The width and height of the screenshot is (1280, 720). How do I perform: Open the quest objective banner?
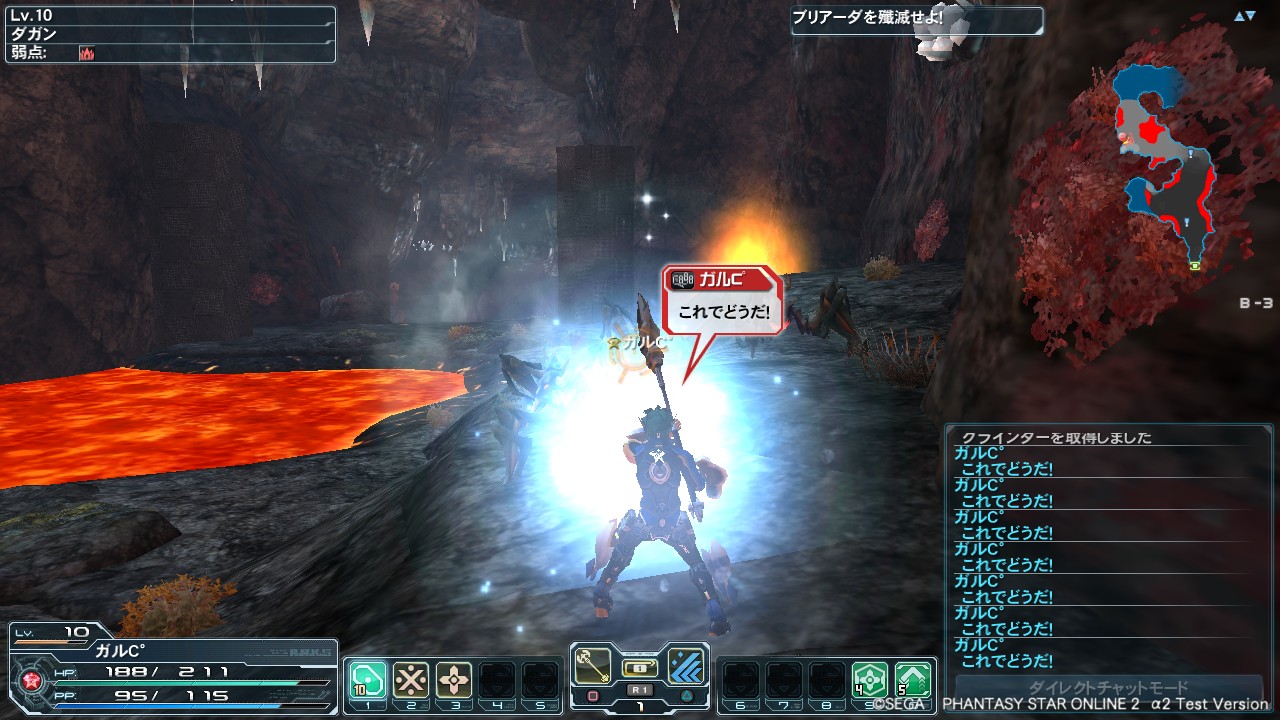pyautogui.click(x=916, y=20)
